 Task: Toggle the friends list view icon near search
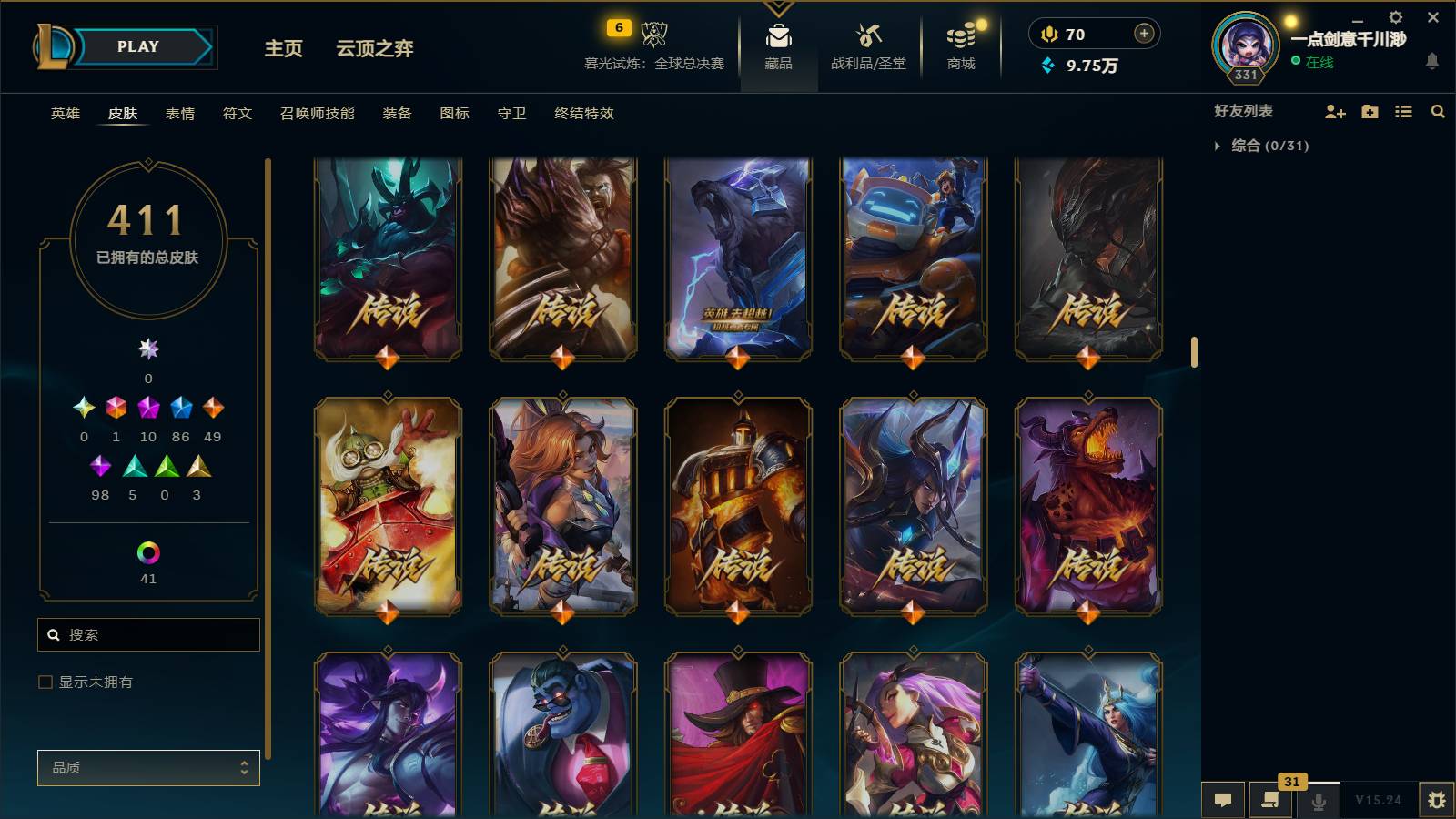coord(1402,111)
